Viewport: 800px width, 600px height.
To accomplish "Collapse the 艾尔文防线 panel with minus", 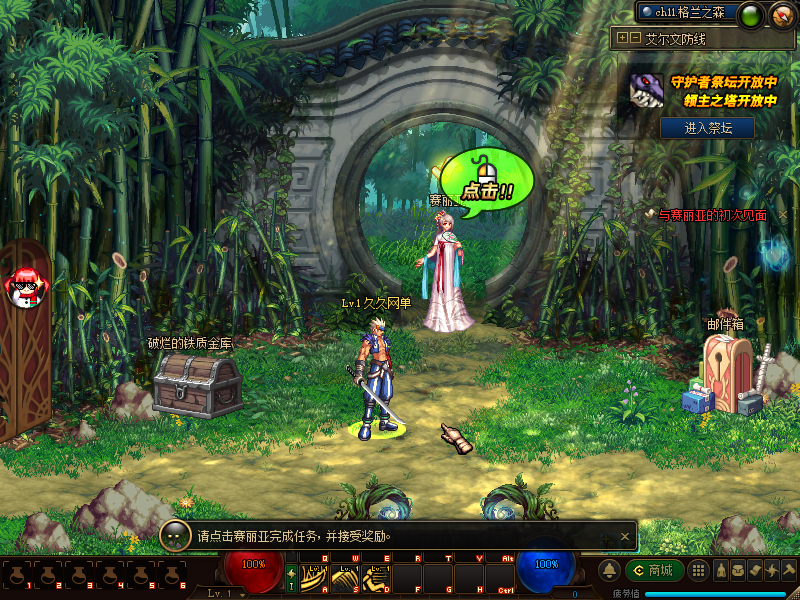I will click(x=634, y=38).
